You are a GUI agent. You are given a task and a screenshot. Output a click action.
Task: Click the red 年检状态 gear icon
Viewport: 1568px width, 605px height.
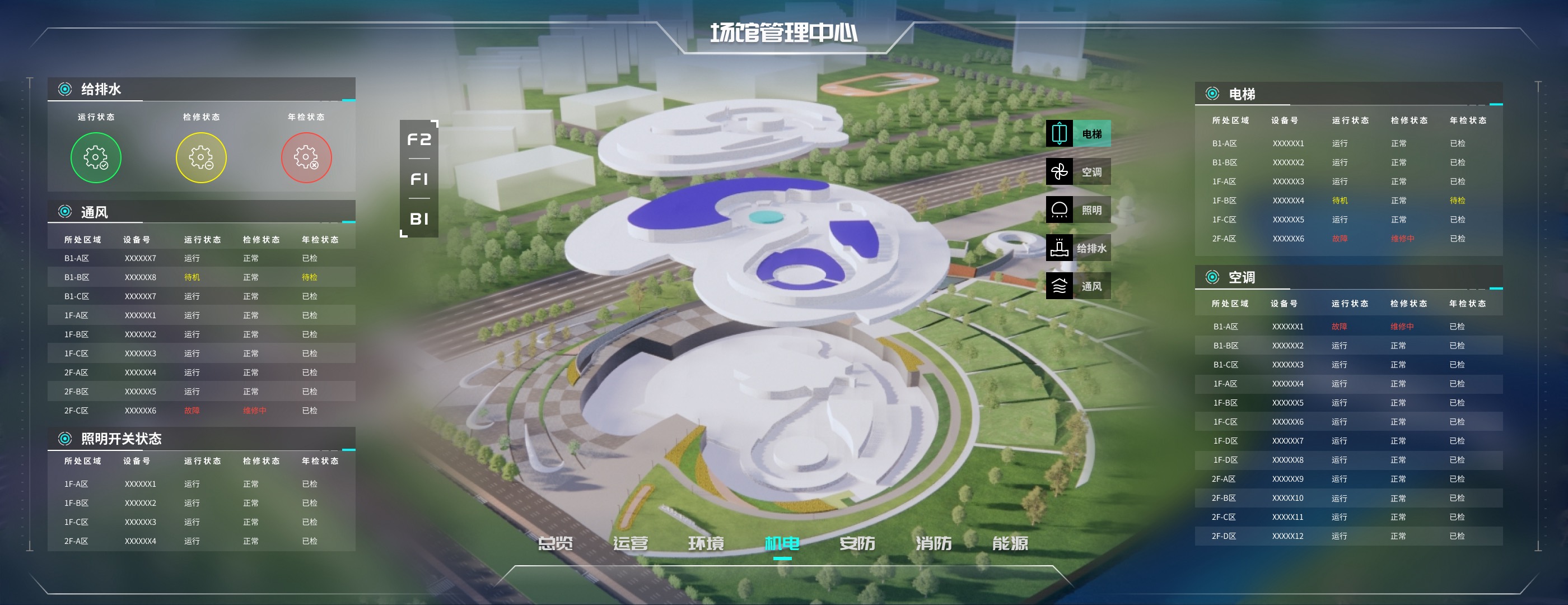(306, 157)
